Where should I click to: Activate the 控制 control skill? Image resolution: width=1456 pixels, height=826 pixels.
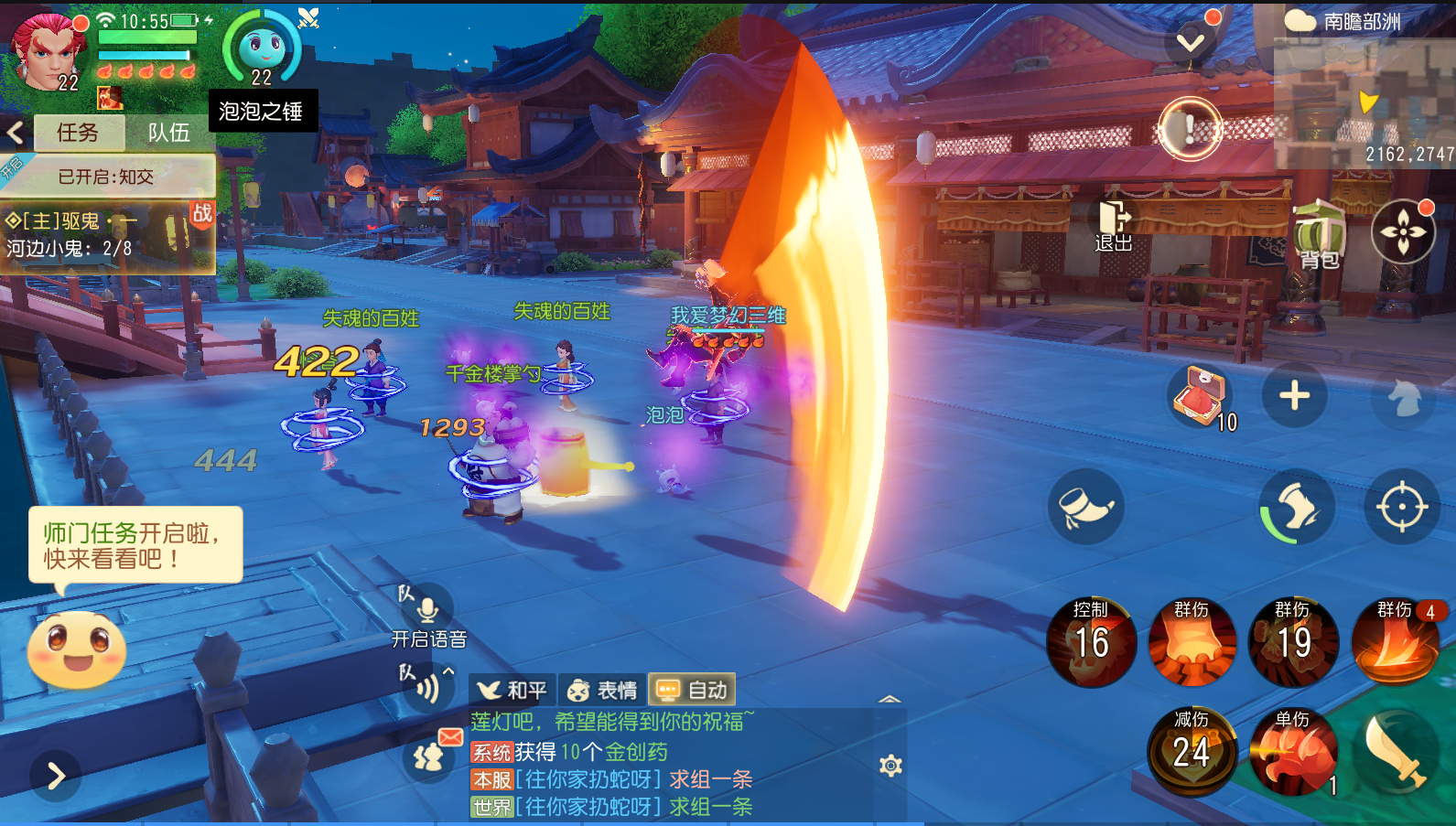click(x=1091, y=641)
